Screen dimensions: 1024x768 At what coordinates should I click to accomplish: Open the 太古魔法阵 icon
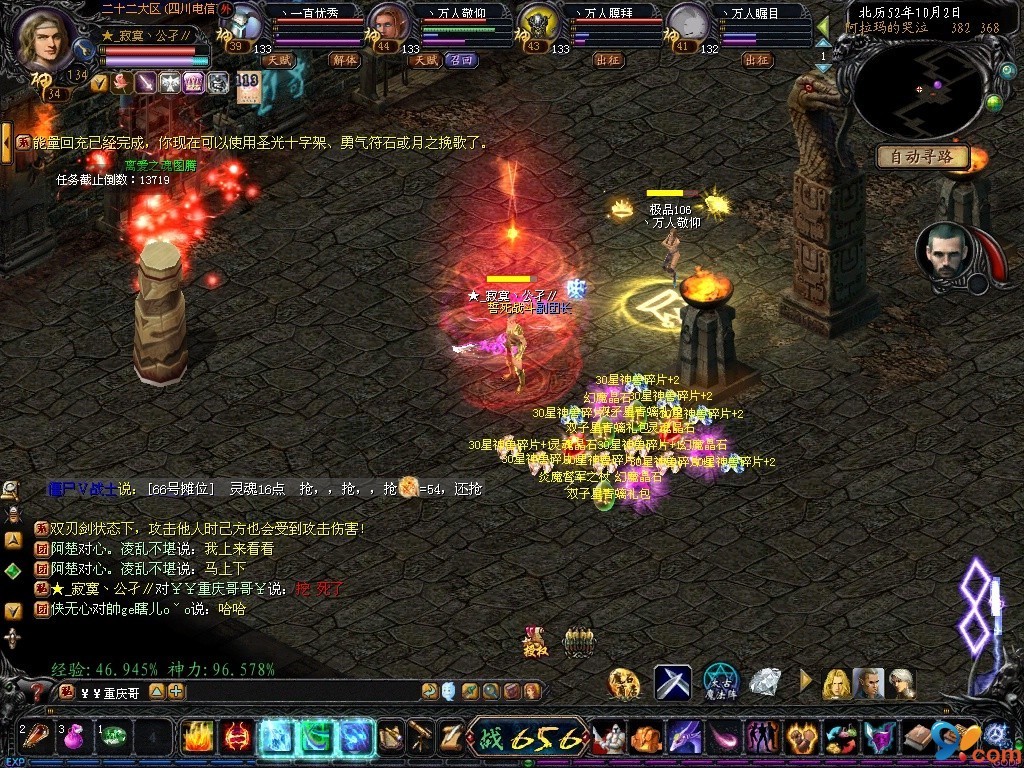pyautogui.click(x=720, y=682)
